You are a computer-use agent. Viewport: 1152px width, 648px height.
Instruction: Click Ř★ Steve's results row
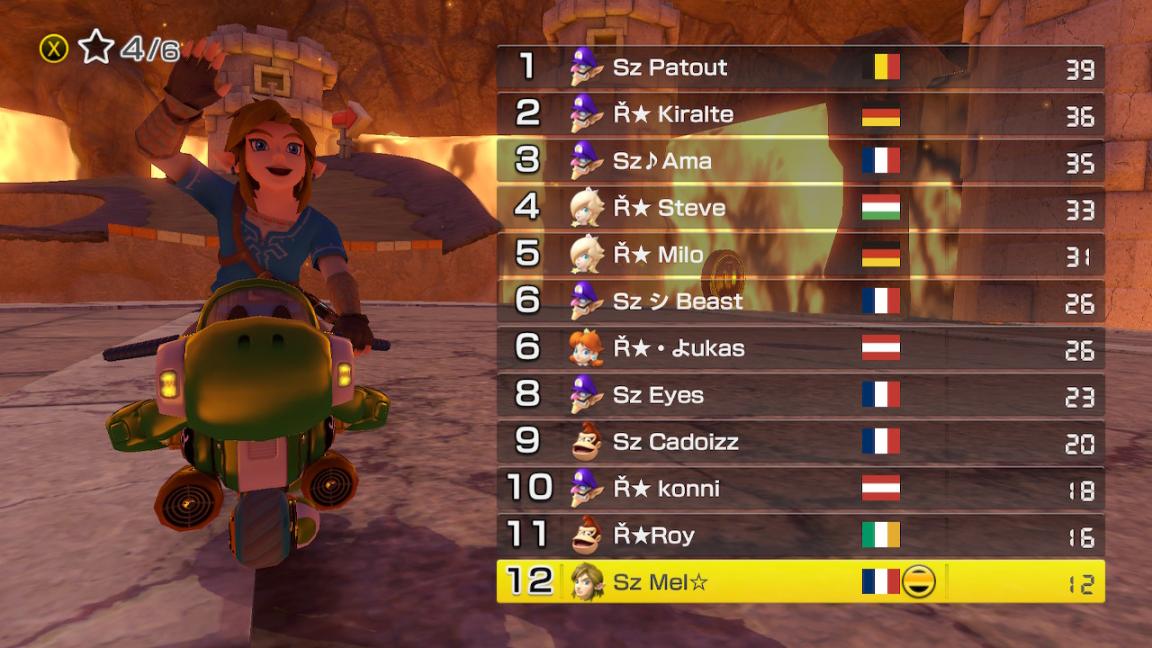(x=800, y=208)
